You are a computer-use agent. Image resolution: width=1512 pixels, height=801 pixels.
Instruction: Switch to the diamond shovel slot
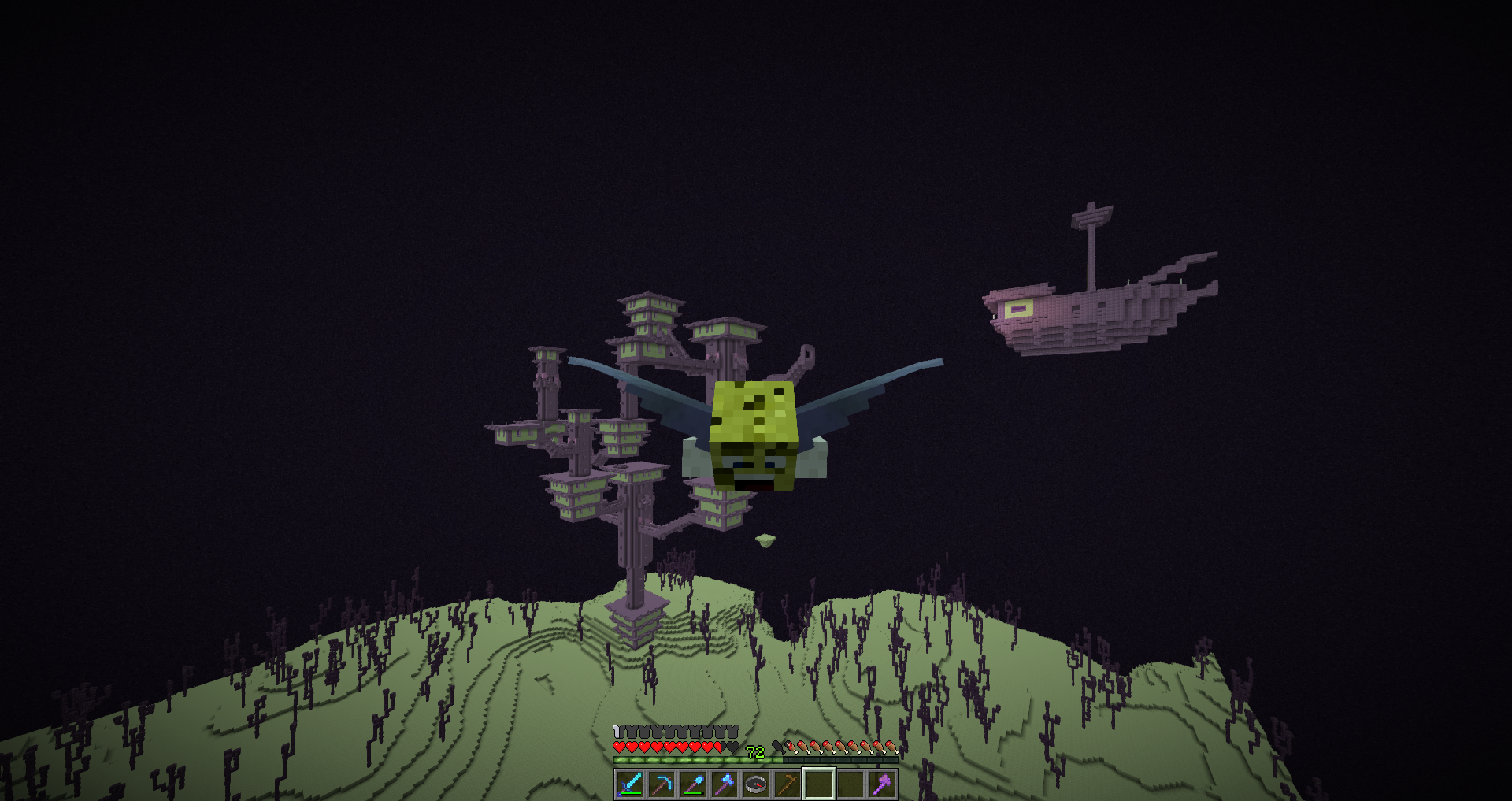(693, 784)
